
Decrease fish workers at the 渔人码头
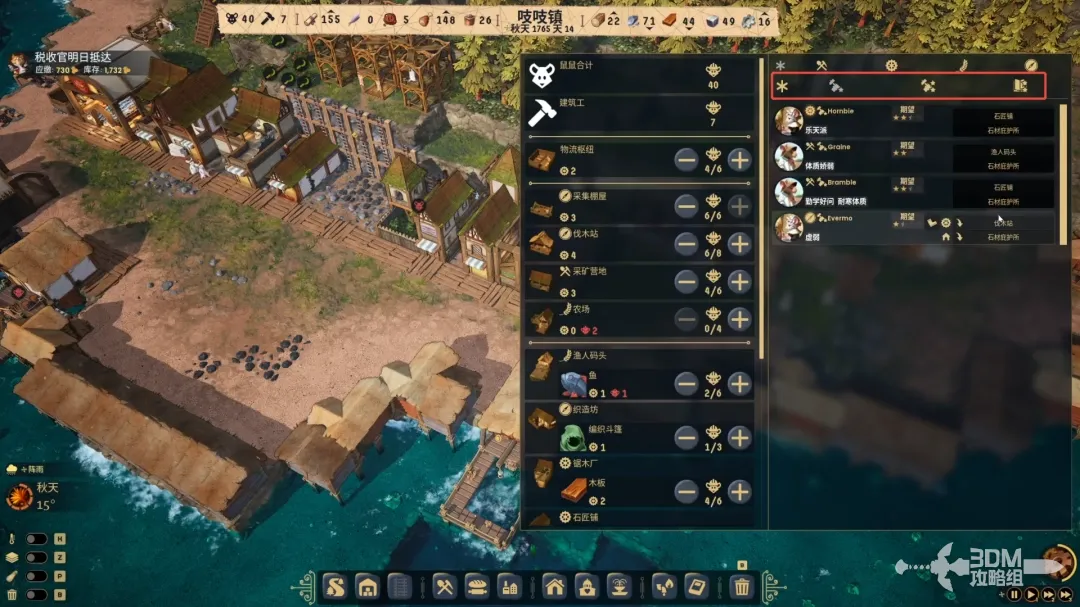pos(686,383)
